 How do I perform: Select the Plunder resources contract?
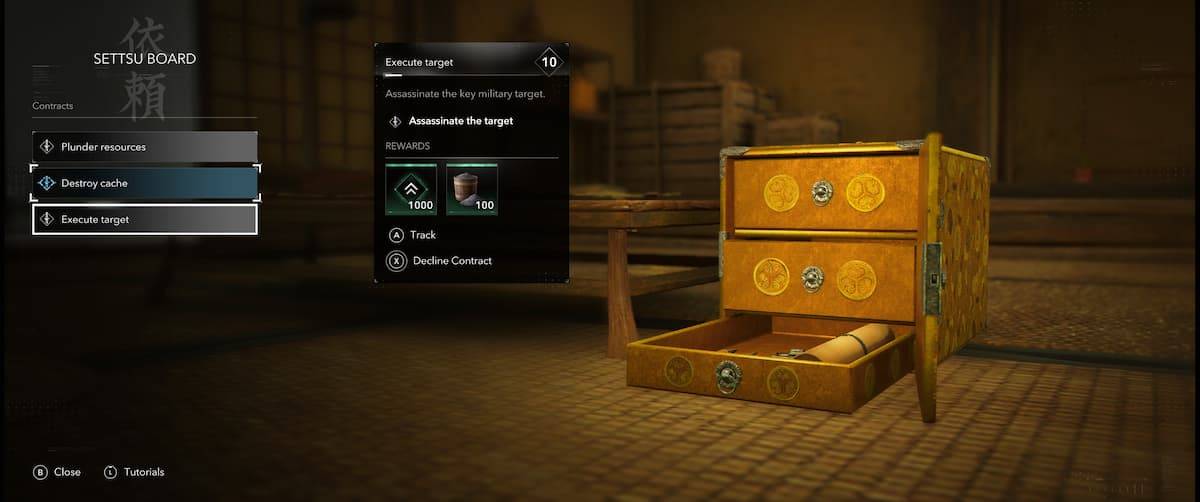coord(145,147)
